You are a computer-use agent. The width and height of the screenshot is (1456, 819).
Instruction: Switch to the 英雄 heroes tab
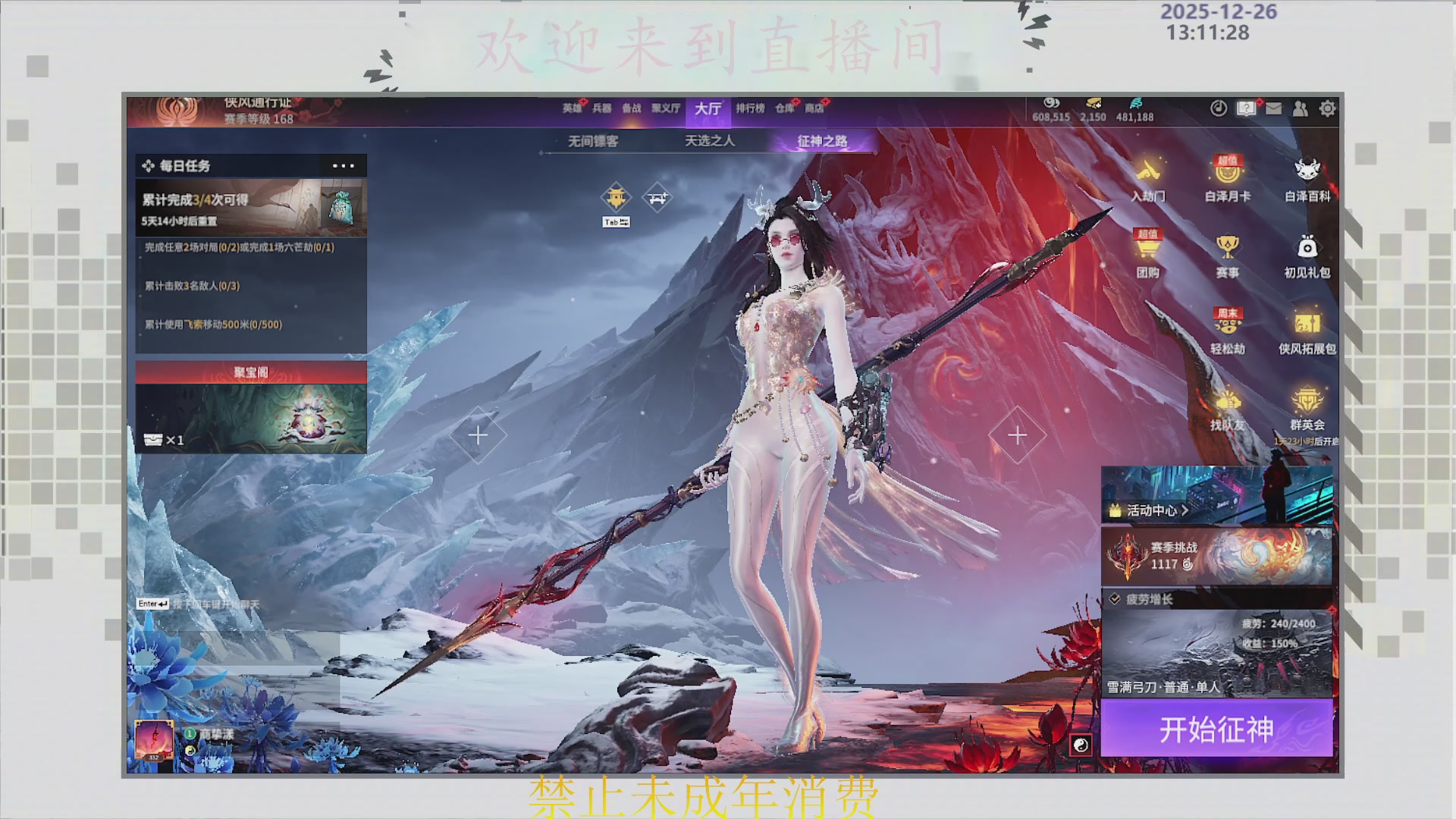572,108
